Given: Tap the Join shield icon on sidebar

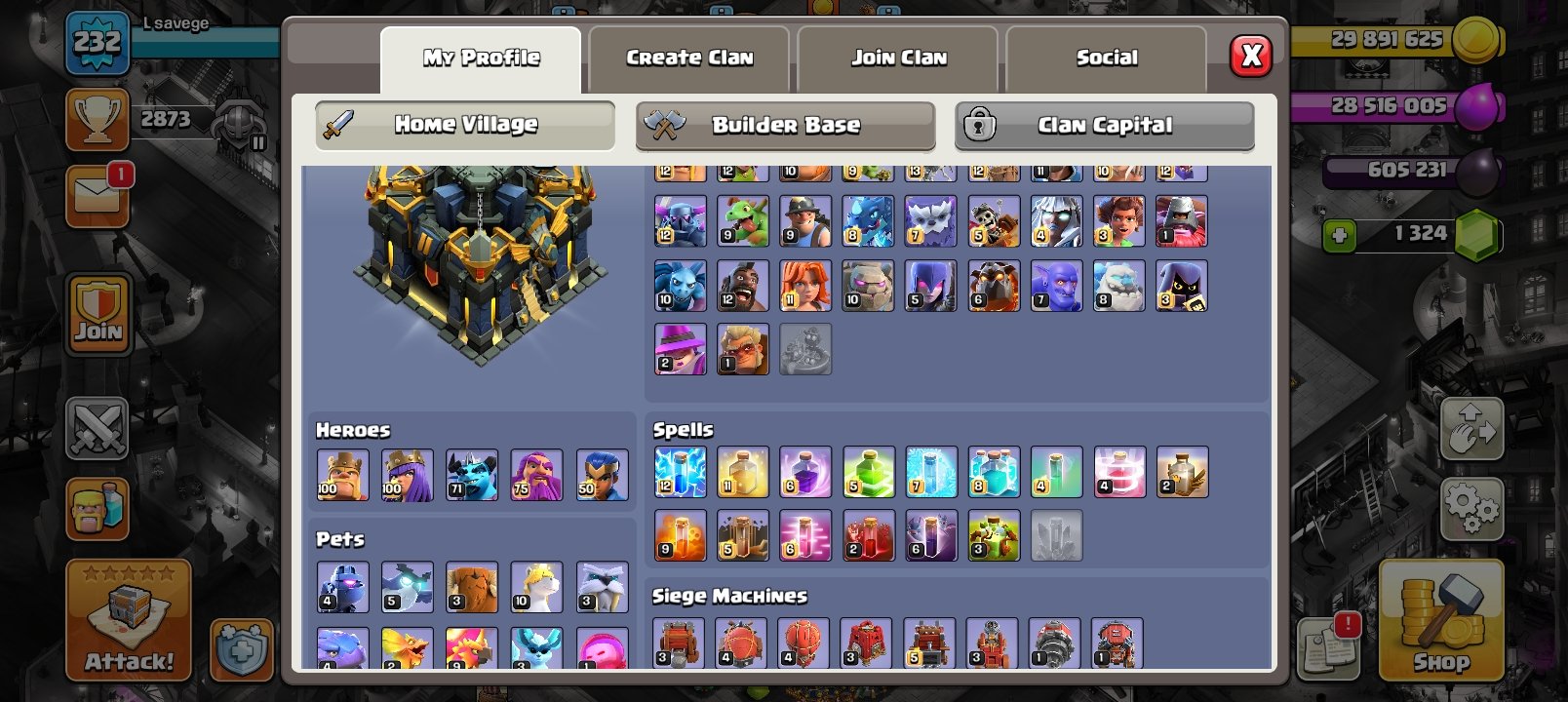Looking at the screenshot, I should (x=98, y=312).
